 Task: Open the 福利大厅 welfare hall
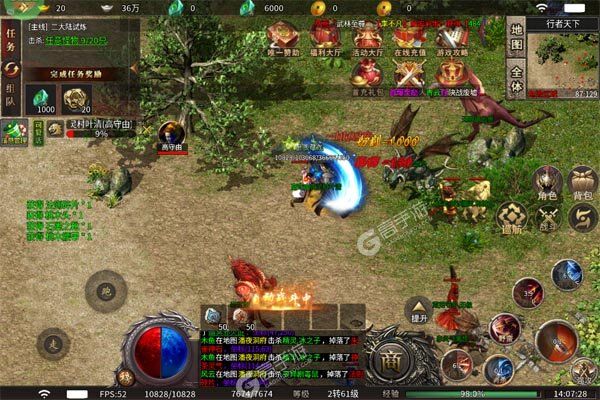pyautogui.click(x=323, y=38)
